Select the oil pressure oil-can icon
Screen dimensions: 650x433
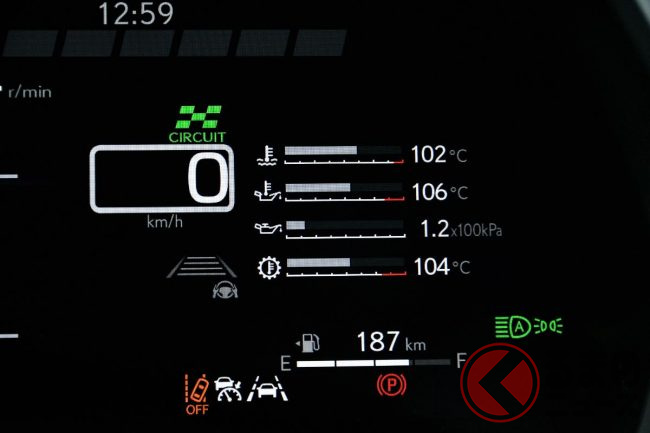(x=266, y=228)
